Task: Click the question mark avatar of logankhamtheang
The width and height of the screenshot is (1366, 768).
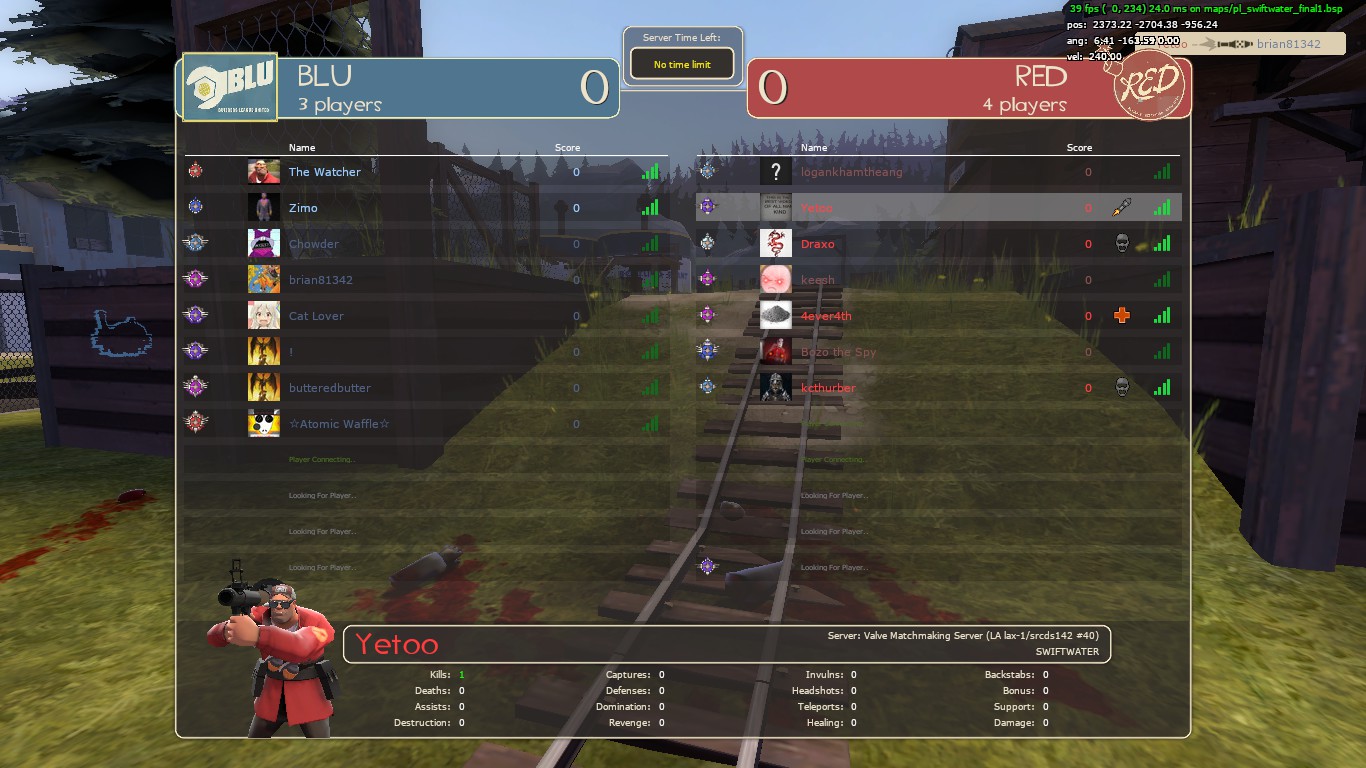Action: pos(775,171)
